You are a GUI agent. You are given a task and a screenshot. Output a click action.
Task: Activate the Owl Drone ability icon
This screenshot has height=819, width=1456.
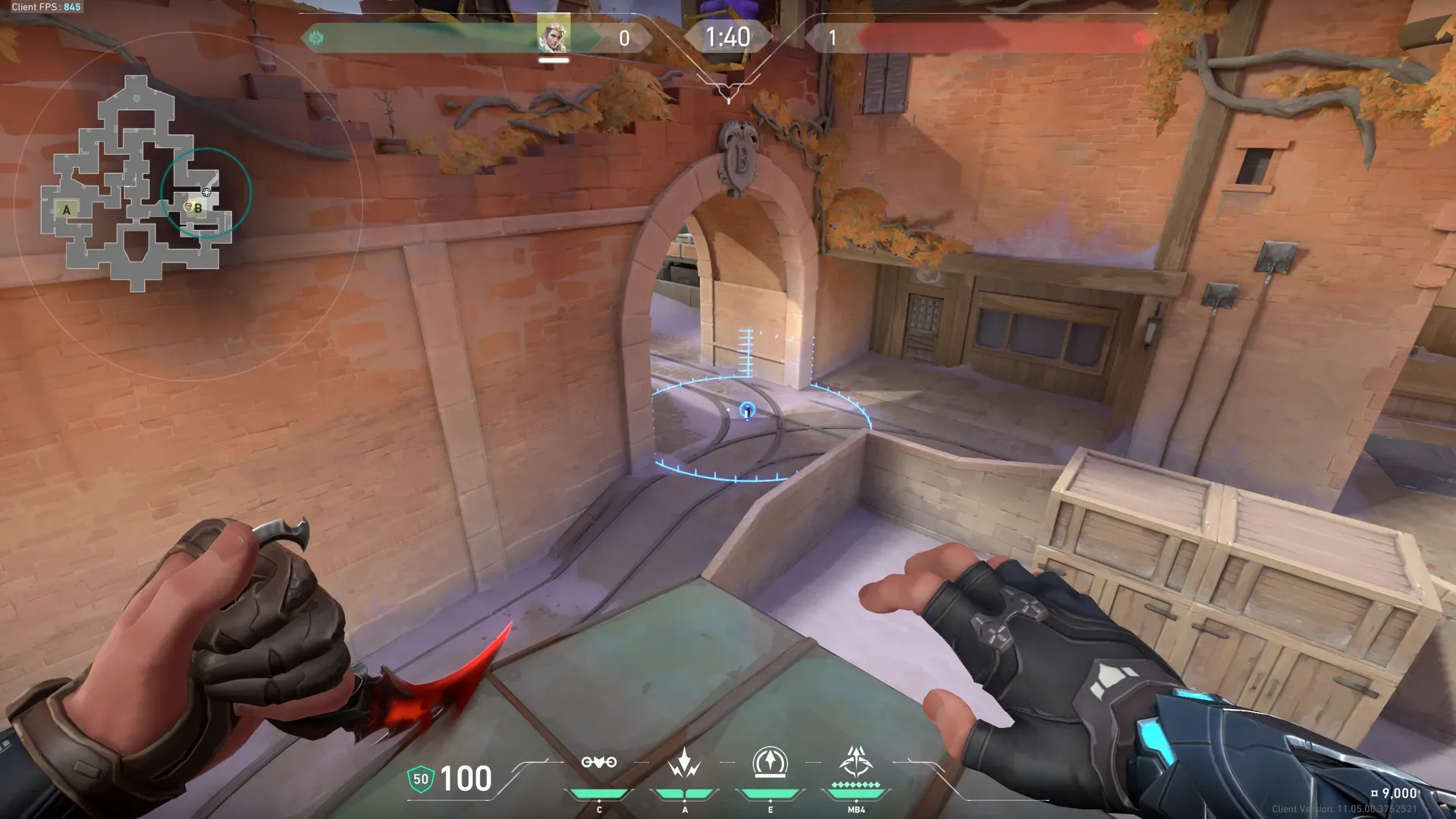598,763
